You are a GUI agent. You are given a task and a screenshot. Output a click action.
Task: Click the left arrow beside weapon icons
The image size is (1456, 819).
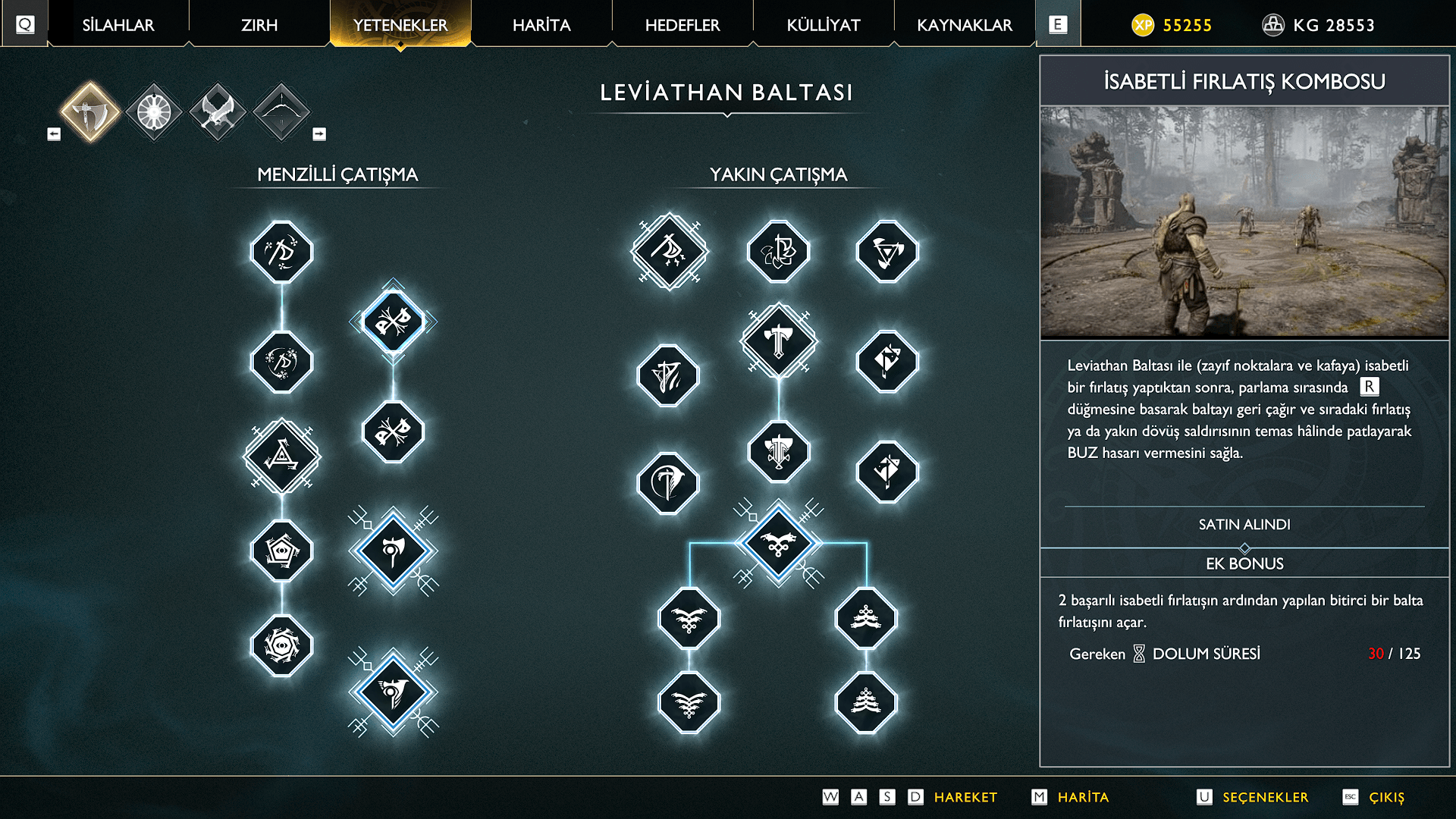(x=54, y=134)
